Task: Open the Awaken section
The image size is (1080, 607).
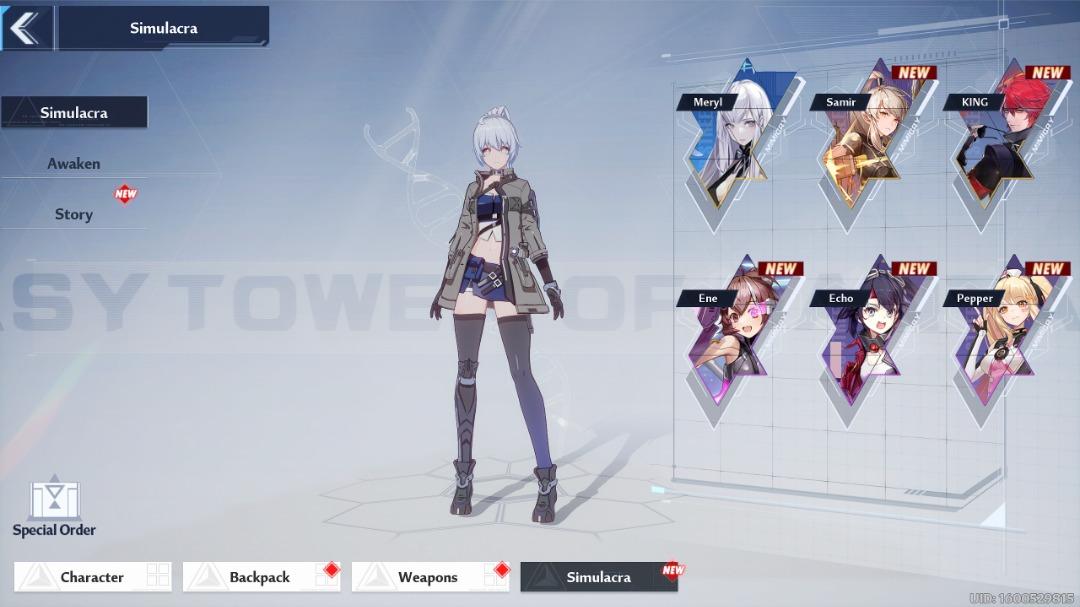Action: point(74,163)
